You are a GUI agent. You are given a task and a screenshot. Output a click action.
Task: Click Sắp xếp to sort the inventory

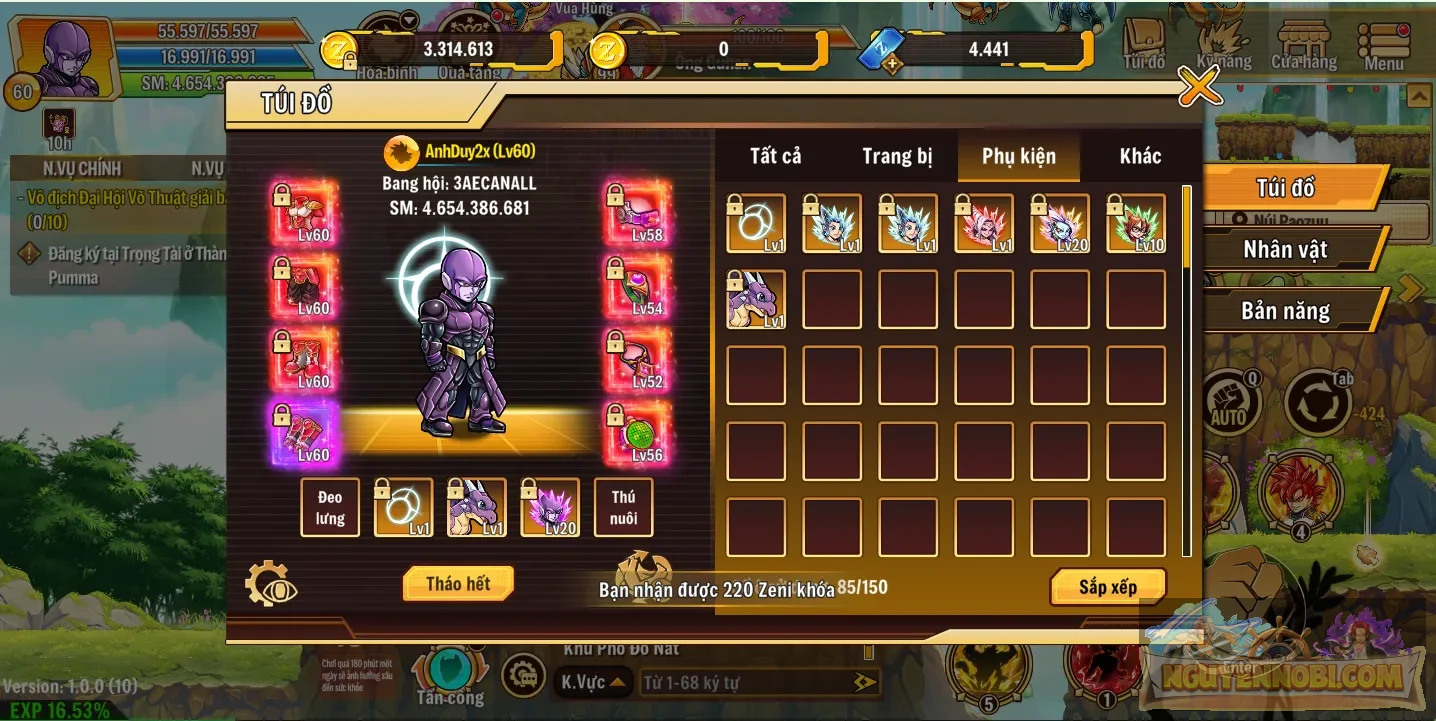pos(1108,587)
